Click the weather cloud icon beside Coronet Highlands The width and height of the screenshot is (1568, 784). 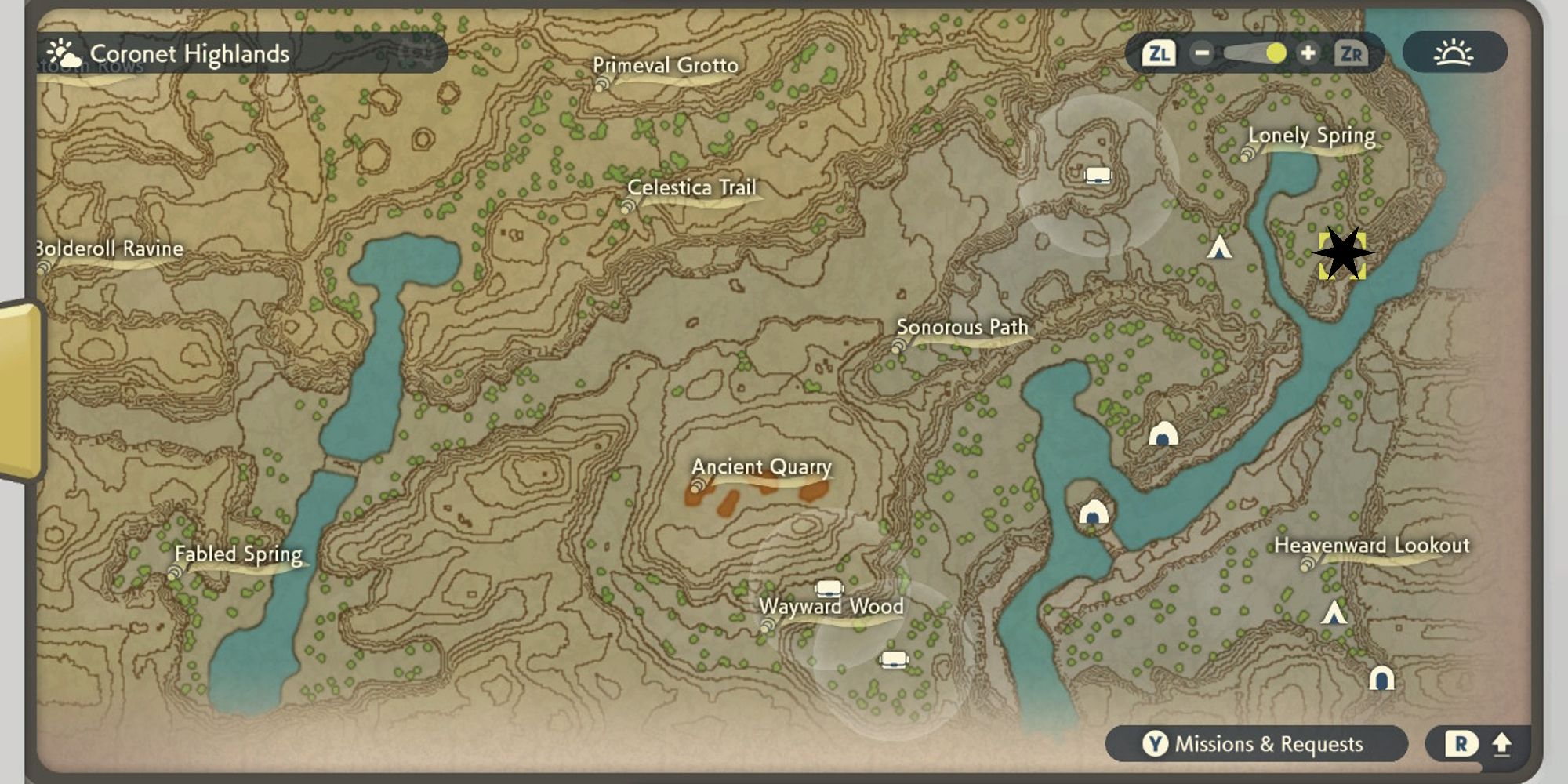coord(64,53)
